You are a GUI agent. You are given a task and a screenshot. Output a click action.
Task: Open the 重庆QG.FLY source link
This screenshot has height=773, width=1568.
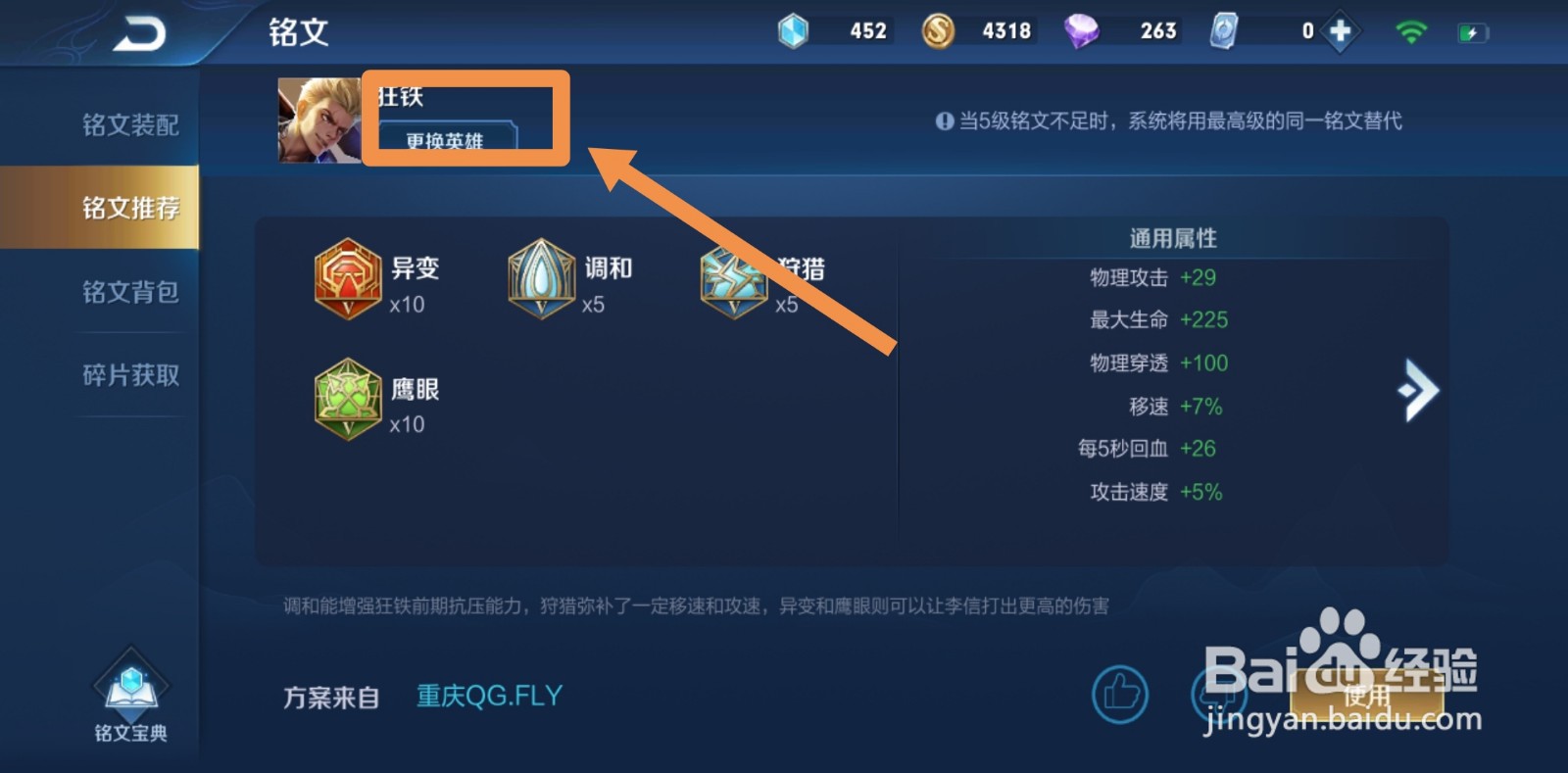488,694
